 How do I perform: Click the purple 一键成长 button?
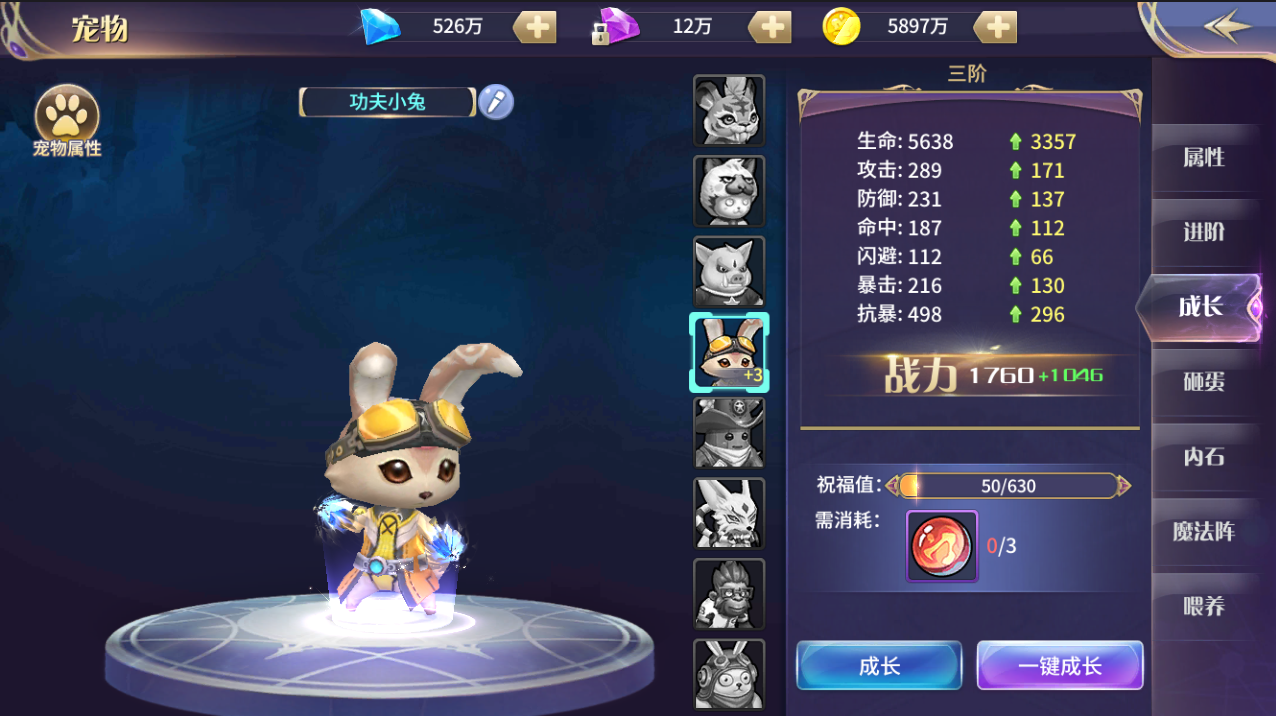1059,666
